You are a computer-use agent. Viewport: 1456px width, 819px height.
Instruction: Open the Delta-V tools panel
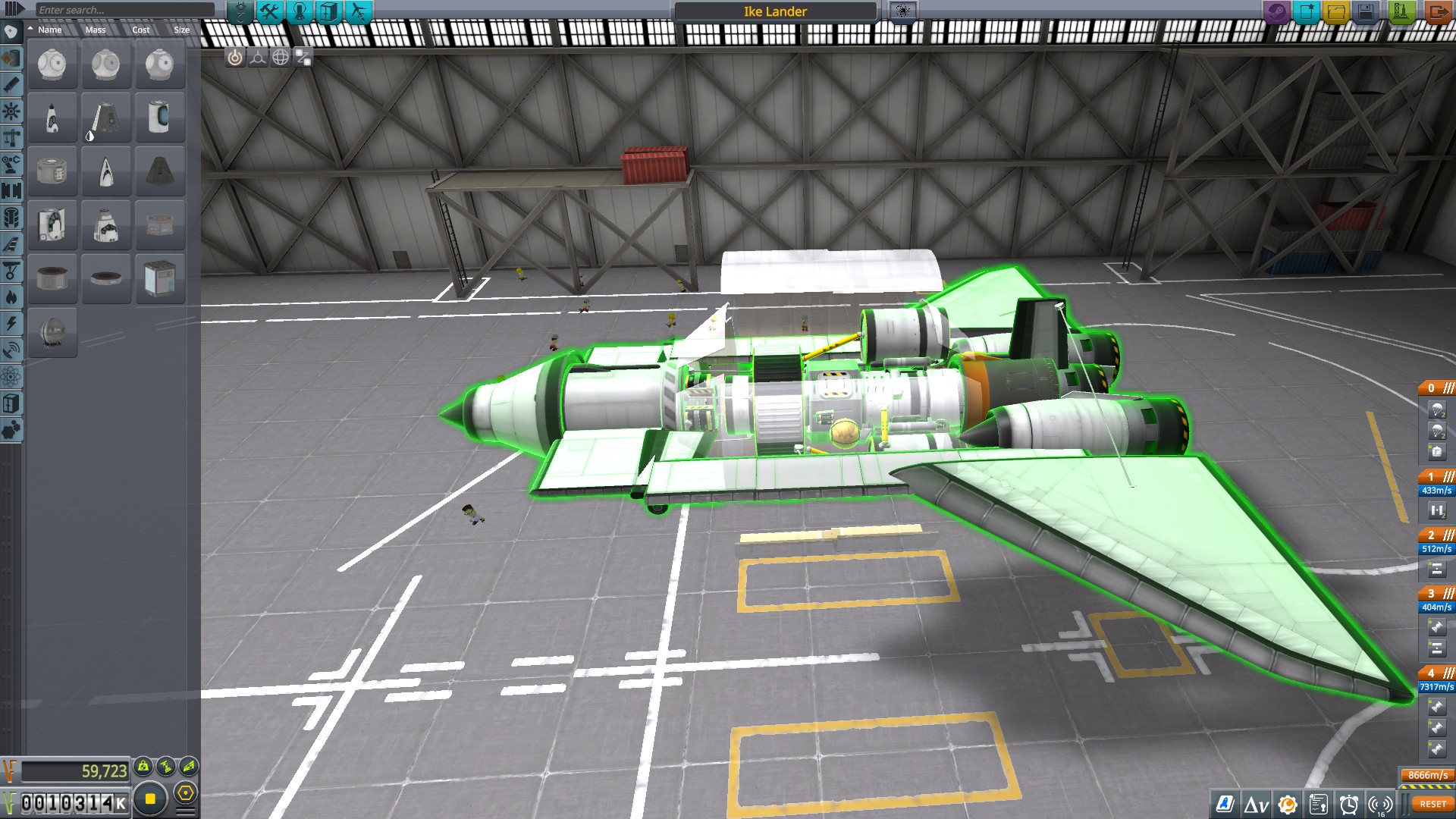click(1256, 804)
